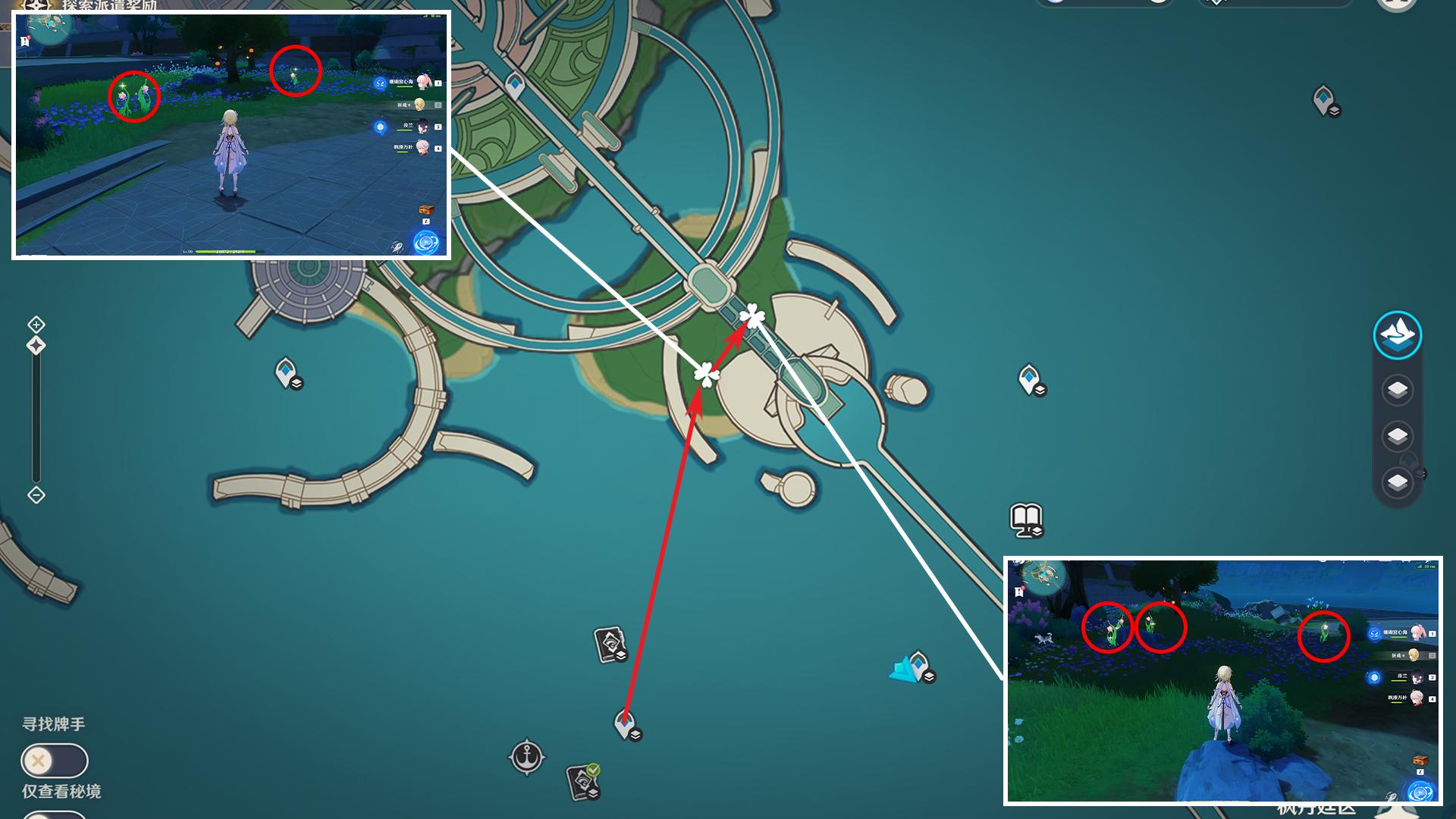Click the map zoom-in plus button
The height and width of the screenshot is (819, 1456).
[36, 325]
